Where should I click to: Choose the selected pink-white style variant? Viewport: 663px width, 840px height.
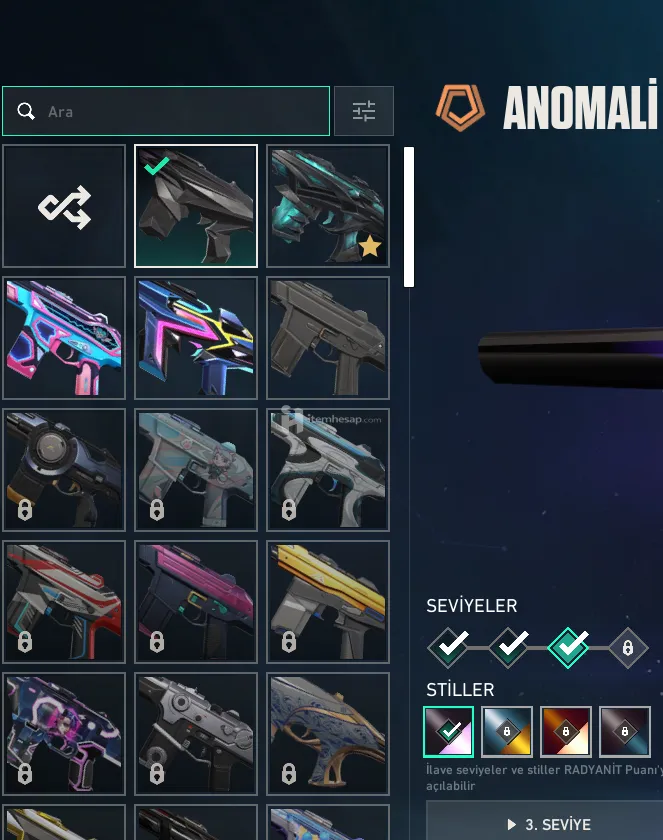click(448, 732)
